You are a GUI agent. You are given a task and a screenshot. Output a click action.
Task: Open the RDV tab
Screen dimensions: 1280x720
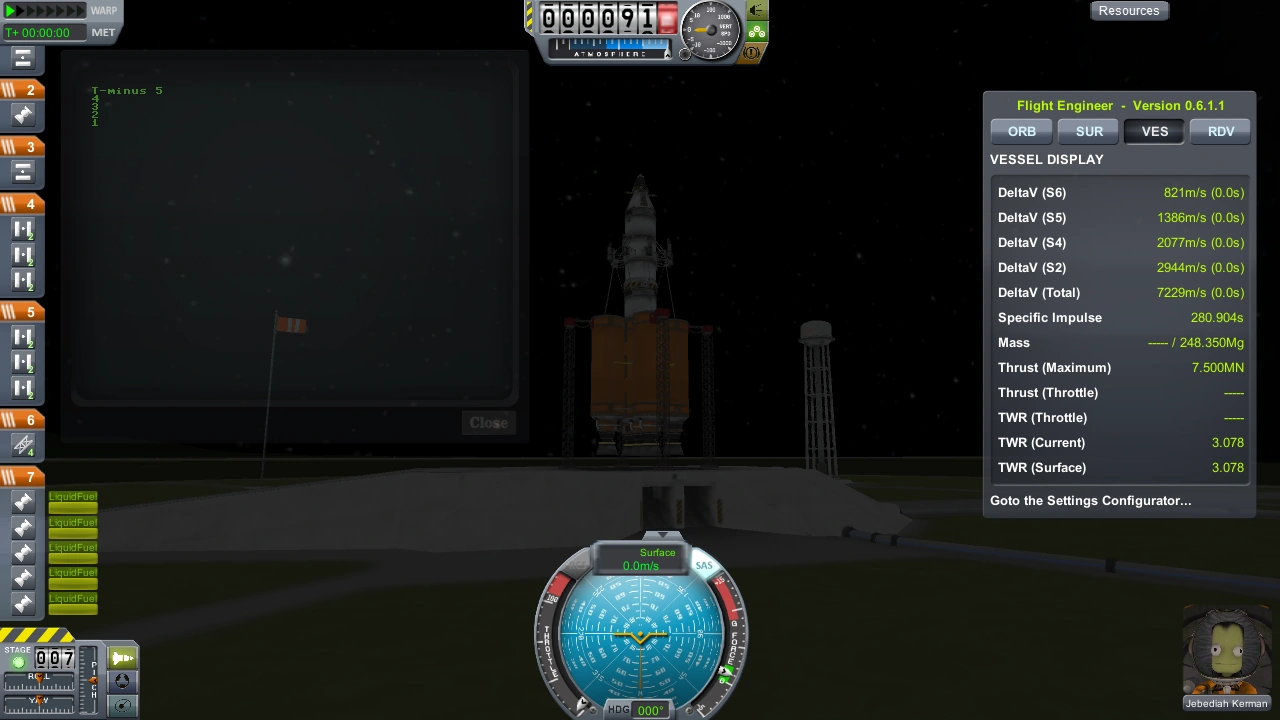tap(1221, 131)
